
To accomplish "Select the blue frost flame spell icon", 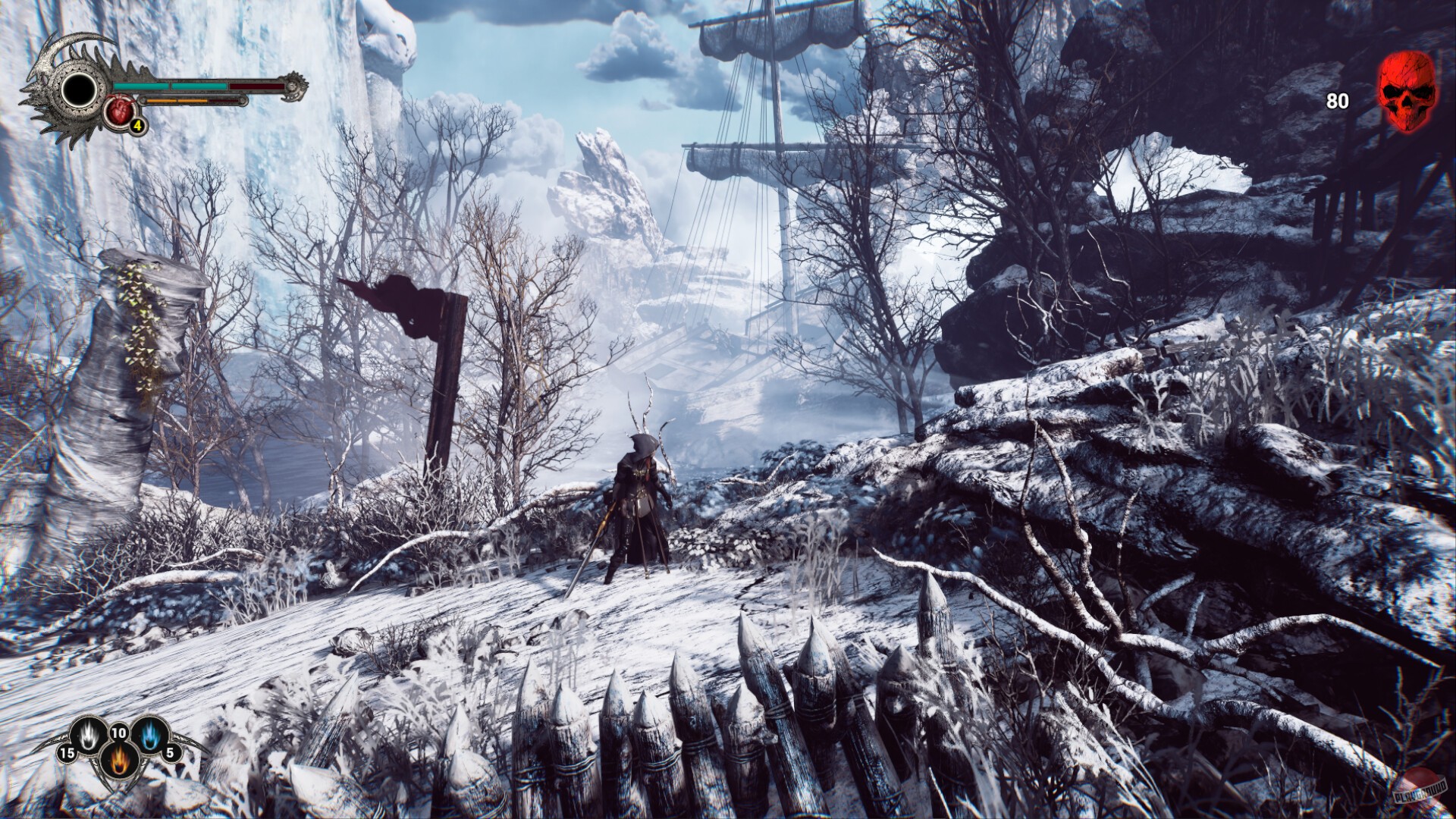I will (149, 733).
